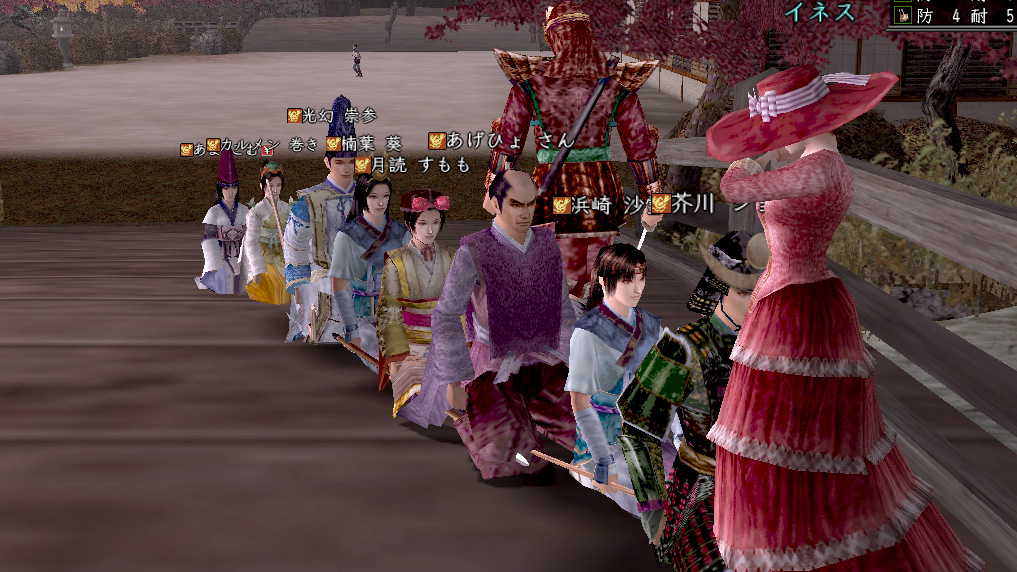Click the armor icon in the equipment panel
This screenshot has width=1017, height=572.
903,15
